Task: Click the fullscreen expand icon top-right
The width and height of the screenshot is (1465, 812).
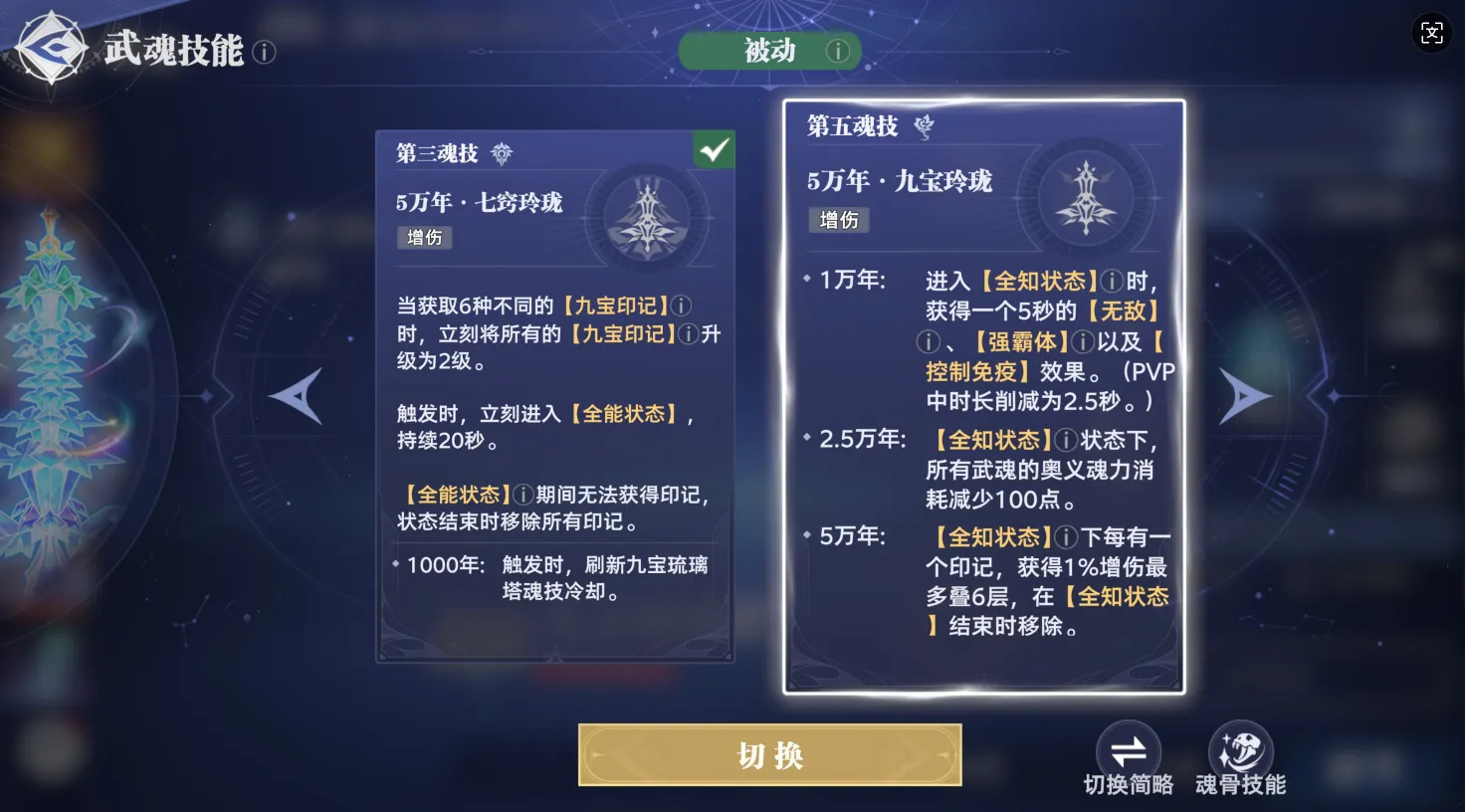Action: point(1432,33)
